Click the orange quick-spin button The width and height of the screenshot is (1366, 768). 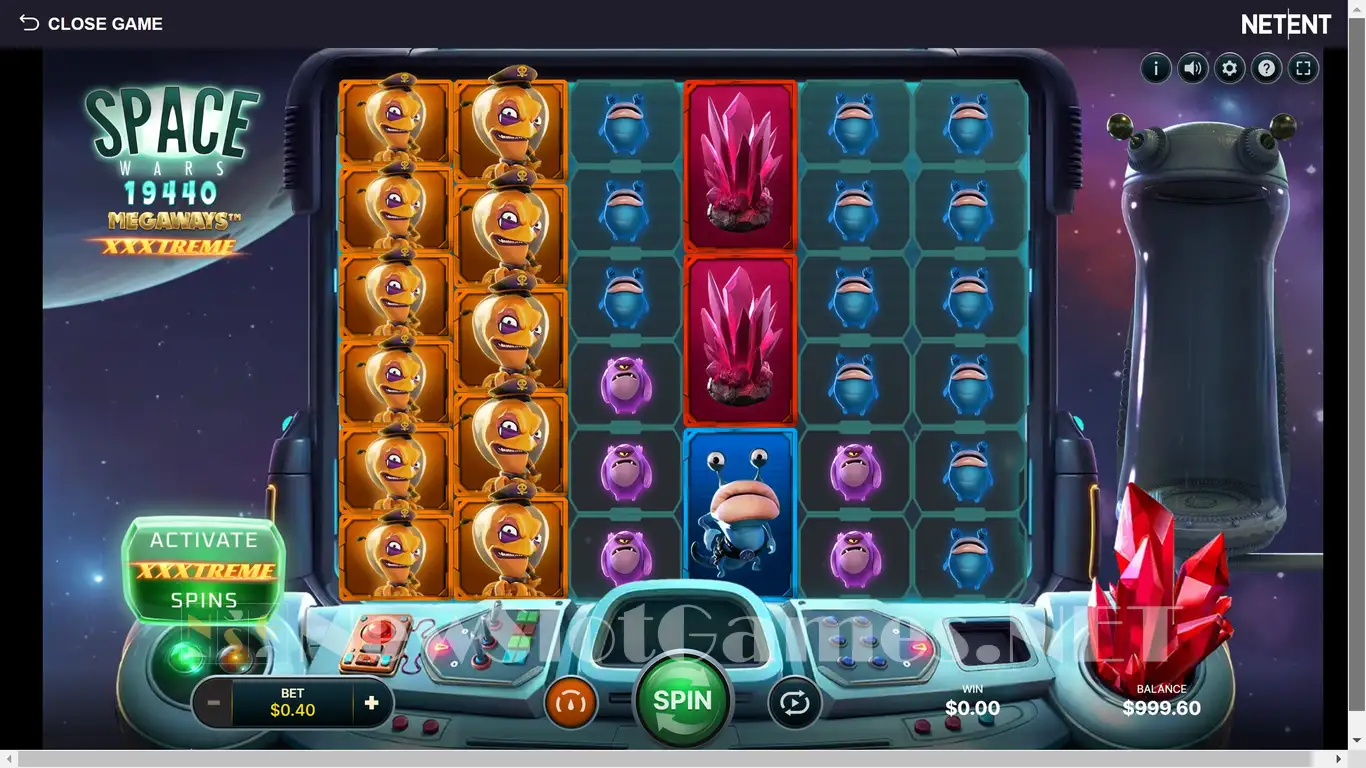click(x=571, y=703)
